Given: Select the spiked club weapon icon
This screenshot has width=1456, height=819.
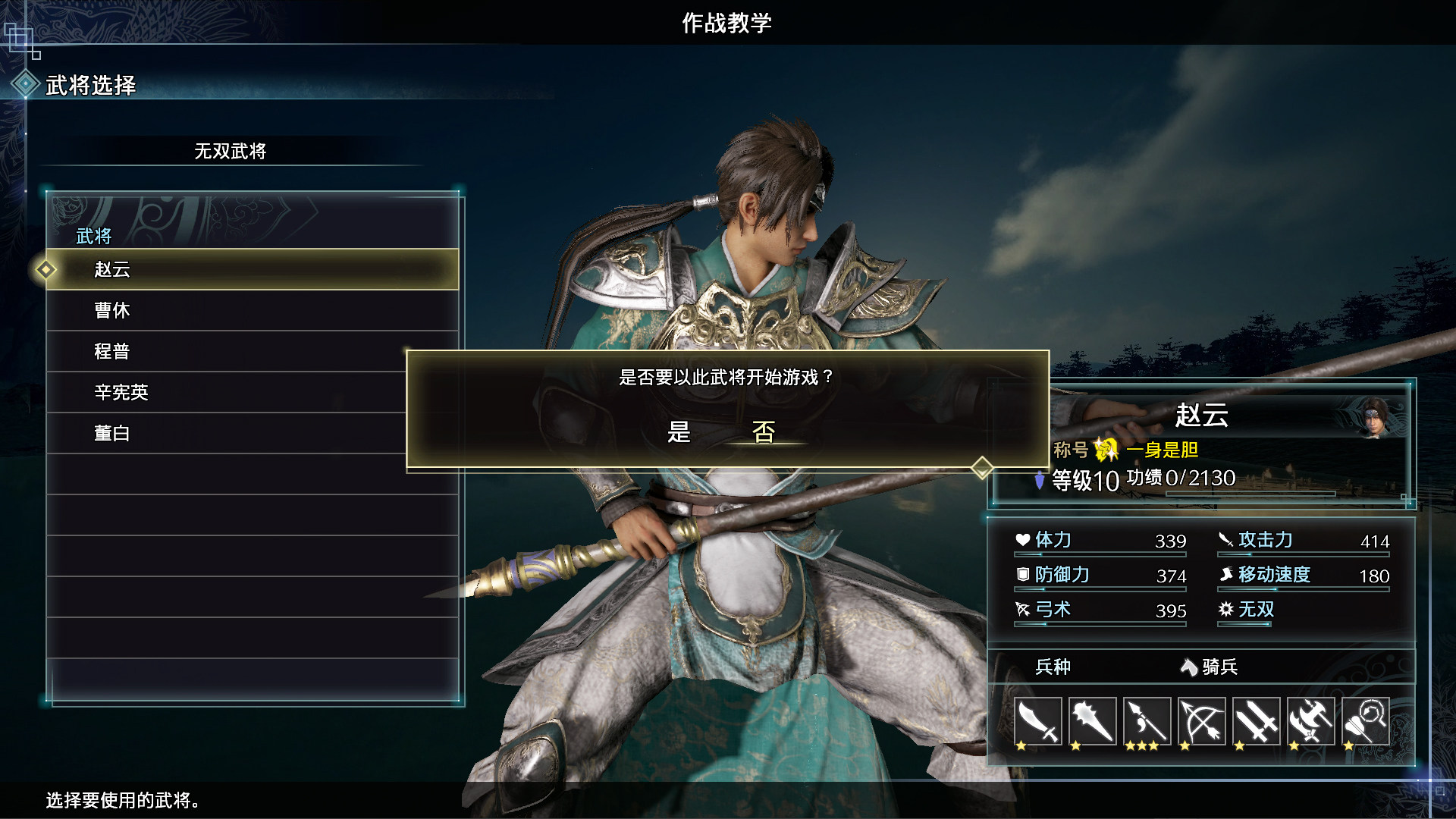Looking at the screenshot, I should point(1092,721).
